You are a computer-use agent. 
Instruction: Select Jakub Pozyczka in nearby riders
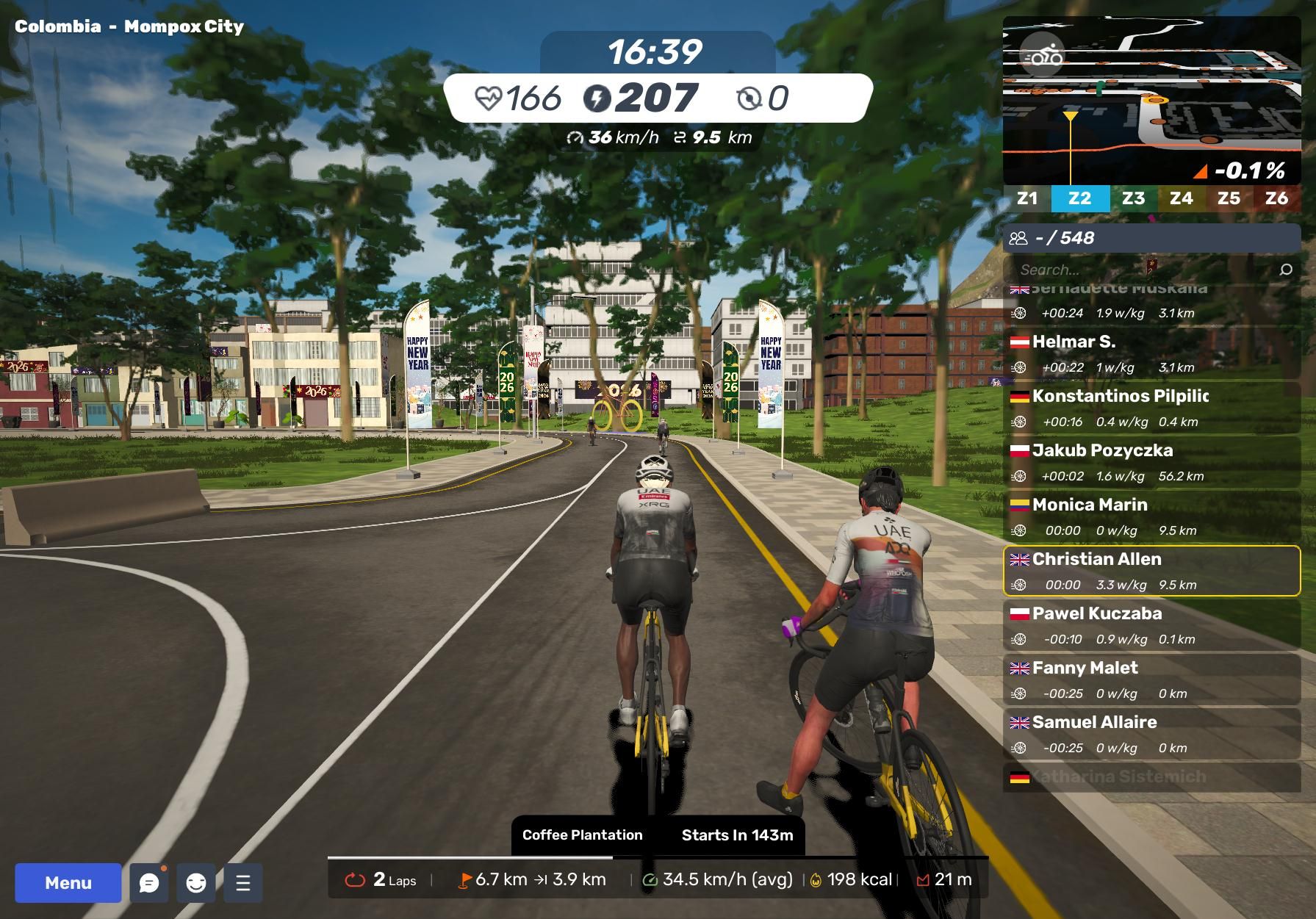tap(1151, 462)
